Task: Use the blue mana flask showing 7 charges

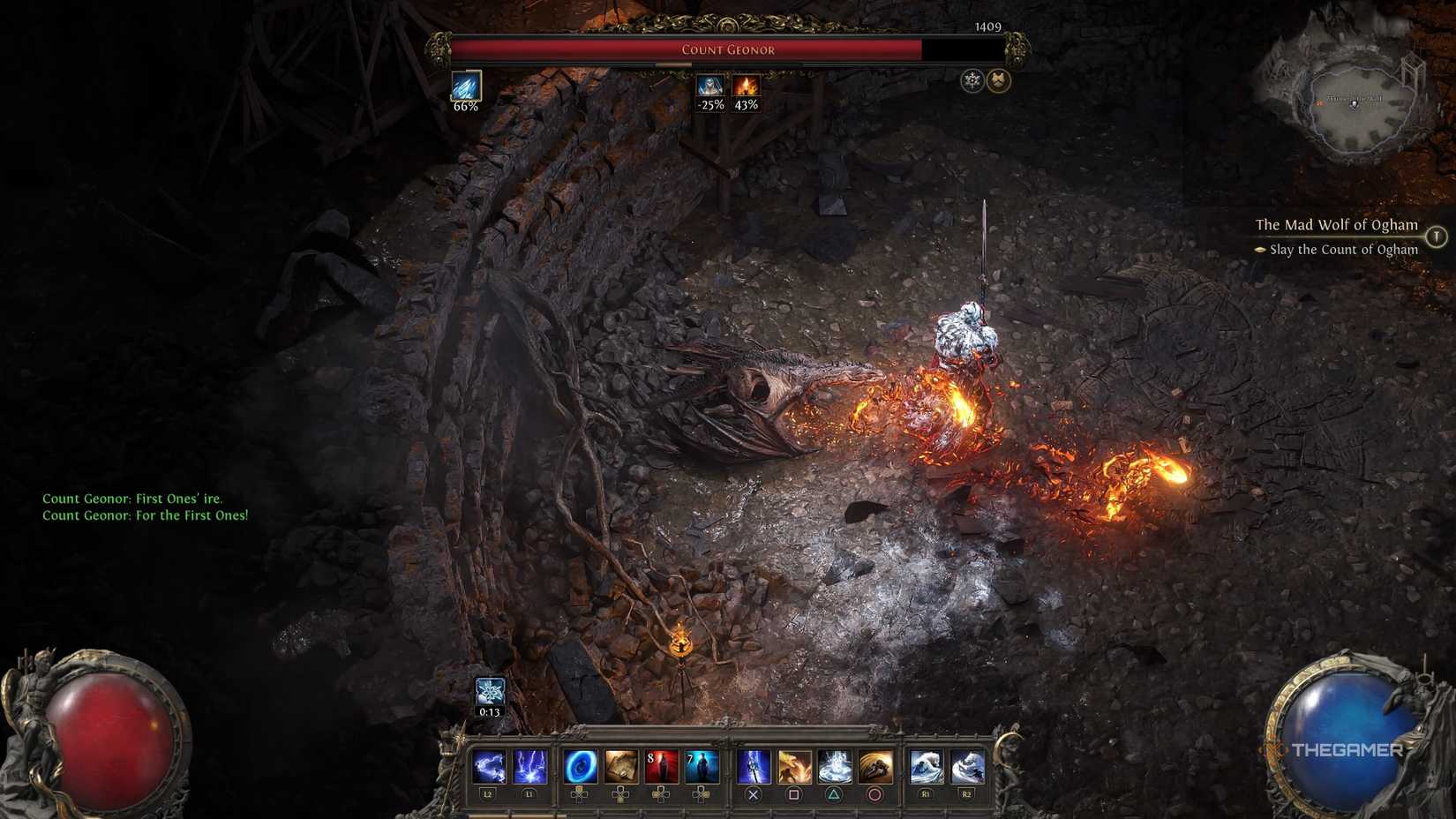Action: [702, 766]
